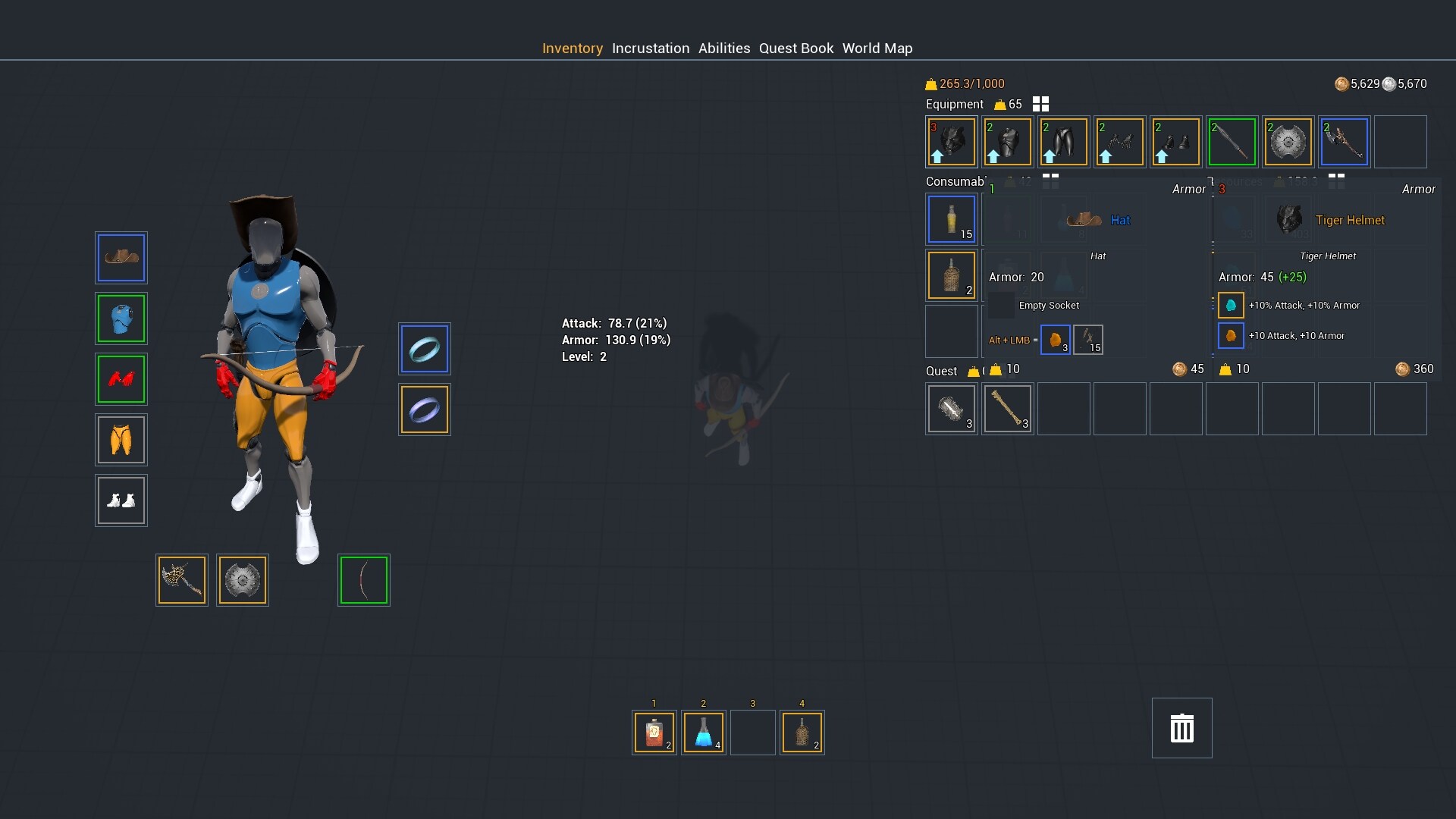Screen dimensions: 1456x819
Task: Switch to the Incrustation tab
Action: point(650,48)
